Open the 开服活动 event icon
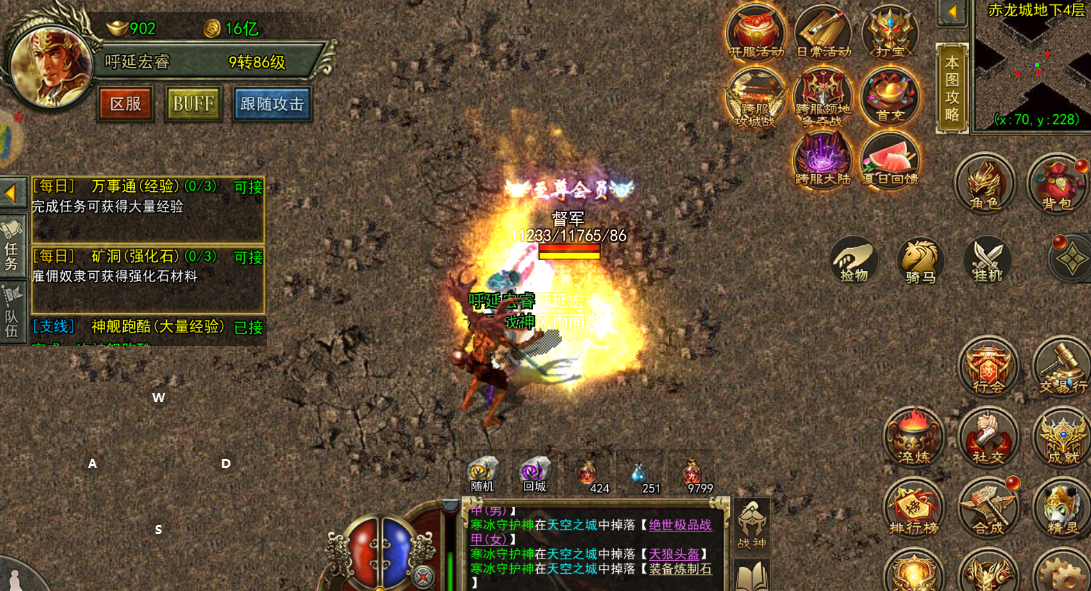This screenshot has width=1091, height=591. [x=755, y=32]
